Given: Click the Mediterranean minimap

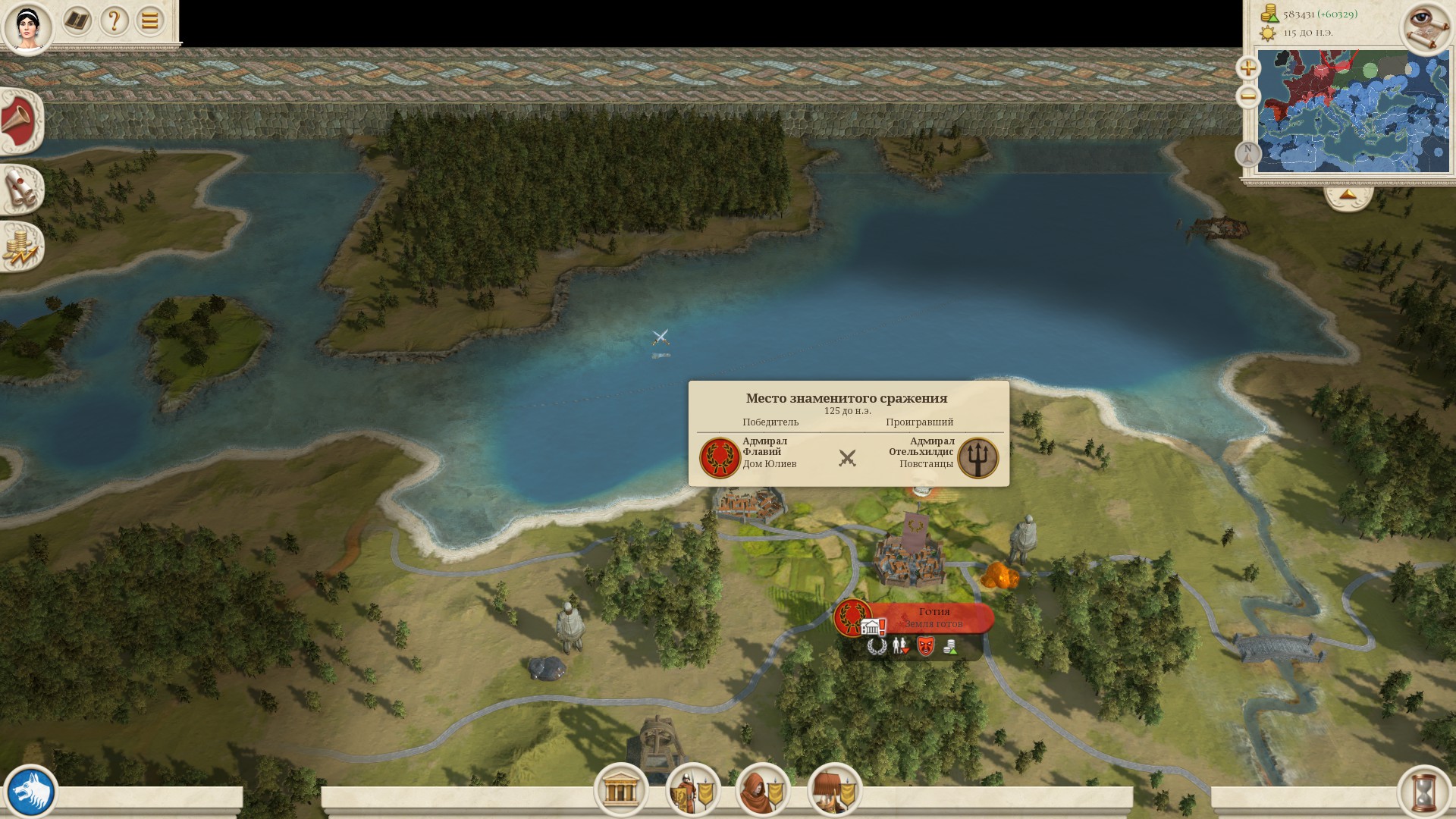Looking at the screenshot, I should tap(1353, 111).
